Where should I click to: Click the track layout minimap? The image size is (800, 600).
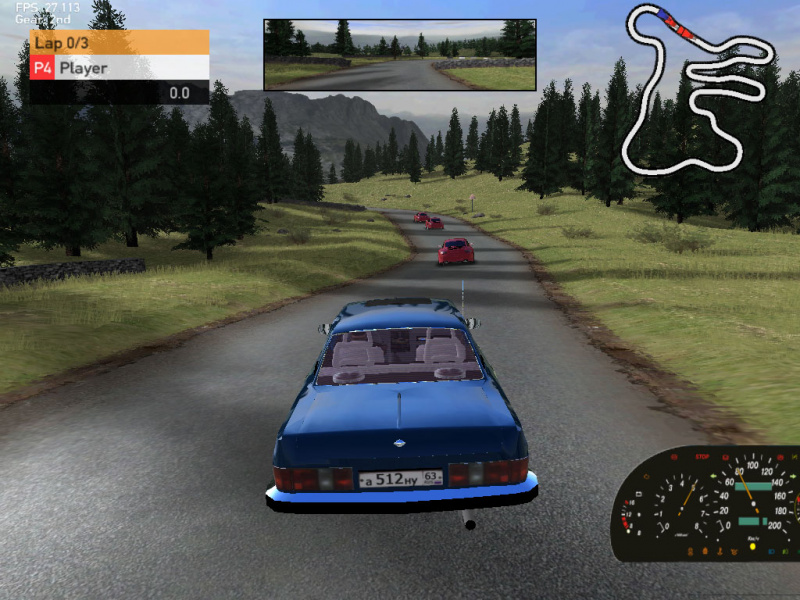[695, 90]
